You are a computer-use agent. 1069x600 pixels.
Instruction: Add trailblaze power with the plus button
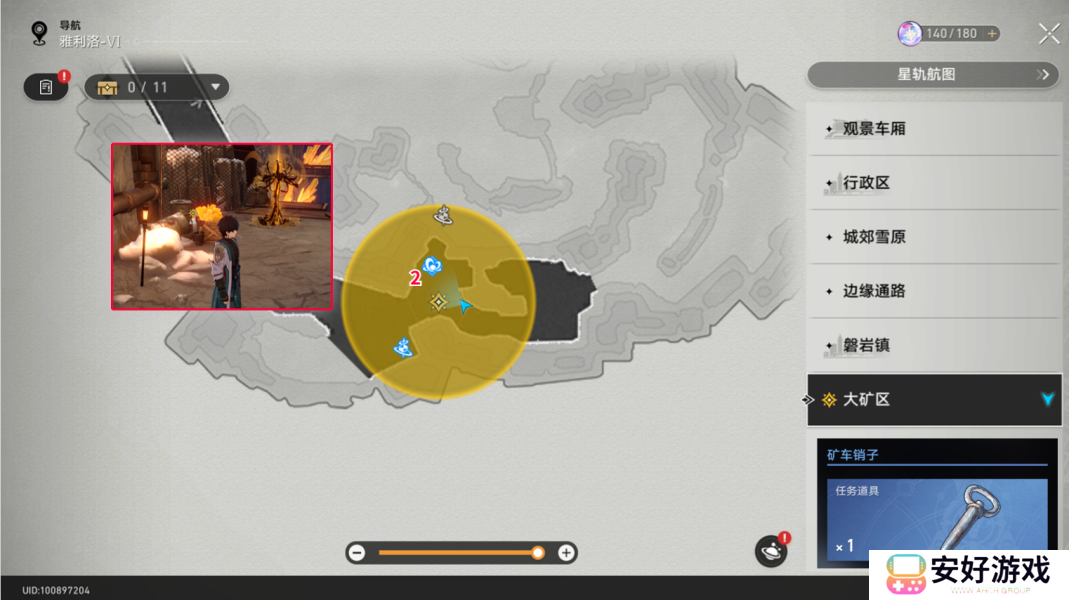[992, 34]
